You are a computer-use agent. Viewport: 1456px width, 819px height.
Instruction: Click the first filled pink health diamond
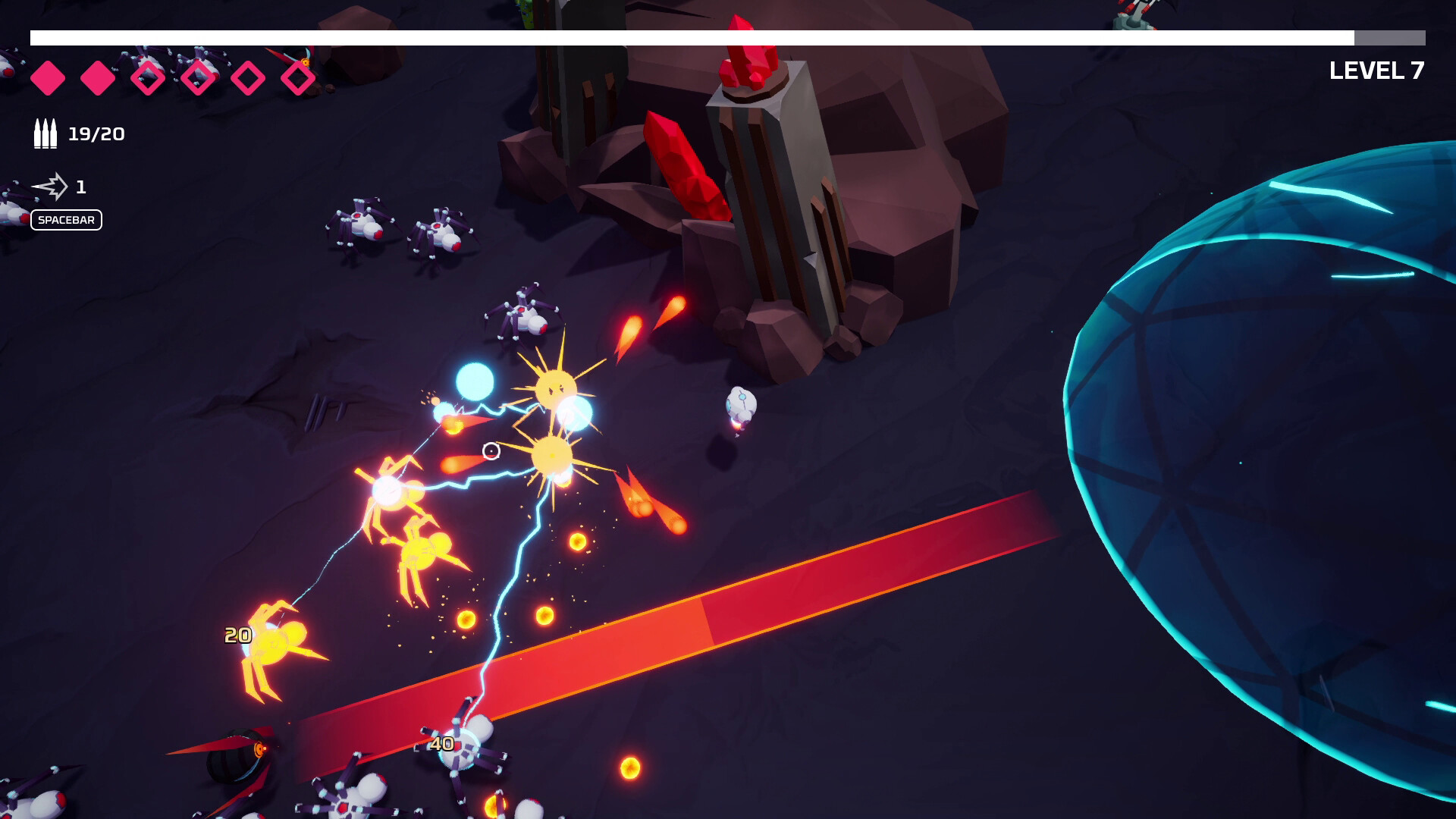(49, 76)
